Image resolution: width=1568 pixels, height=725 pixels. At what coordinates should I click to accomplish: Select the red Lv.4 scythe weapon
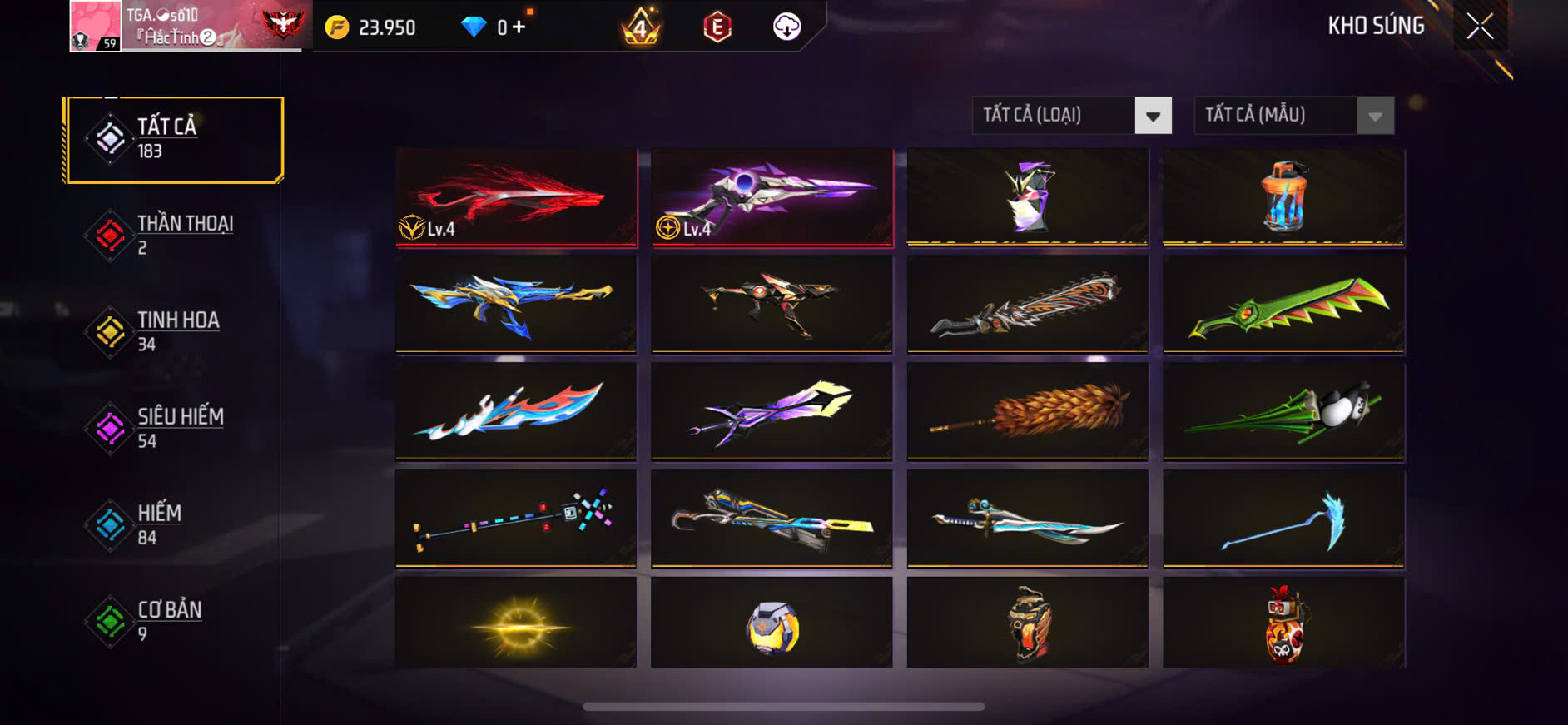click(515, 198)
